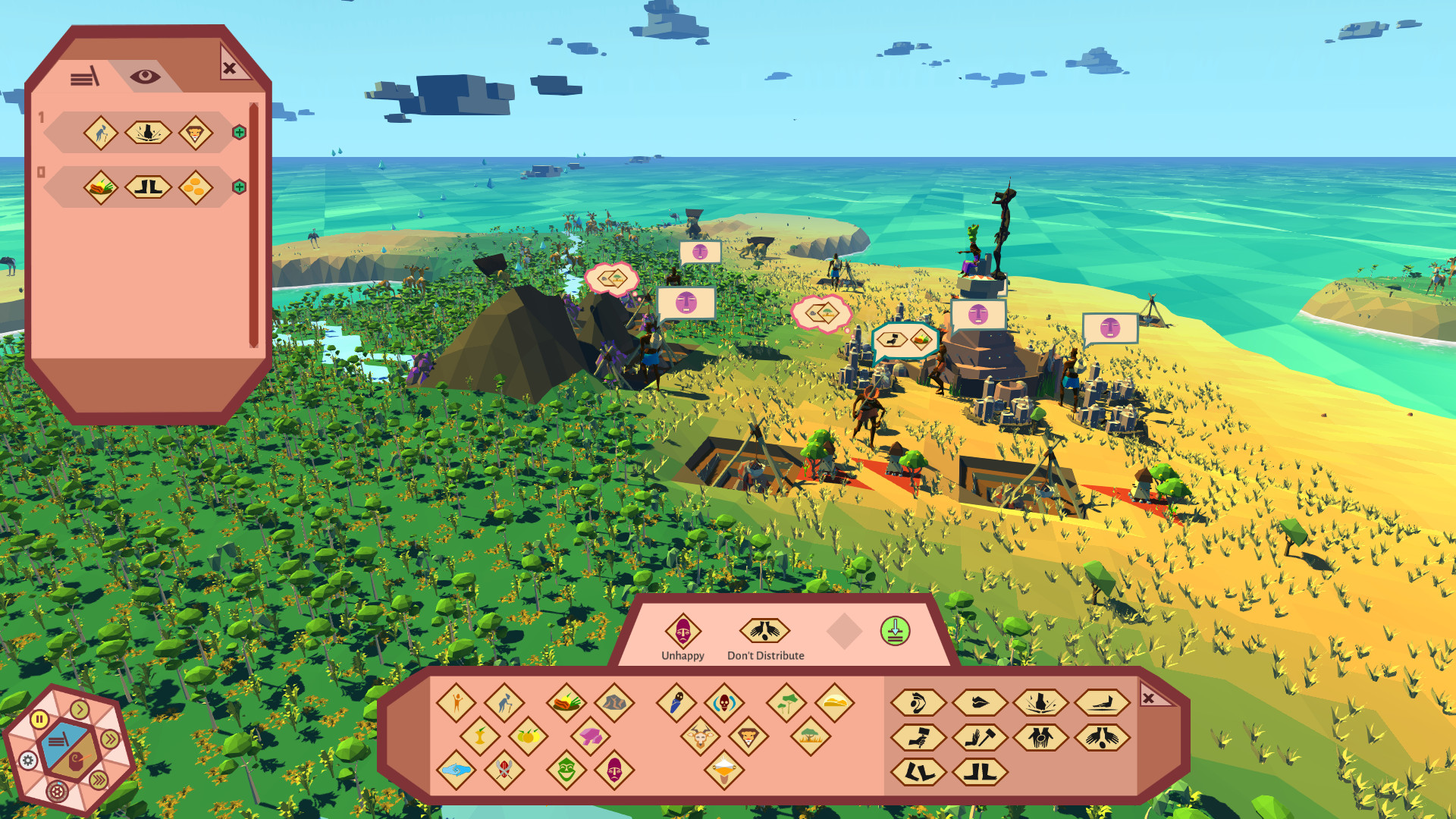Select the acacia tree savanna symbol
This screenshot has width=1456, height=819.
click(810, 735)
